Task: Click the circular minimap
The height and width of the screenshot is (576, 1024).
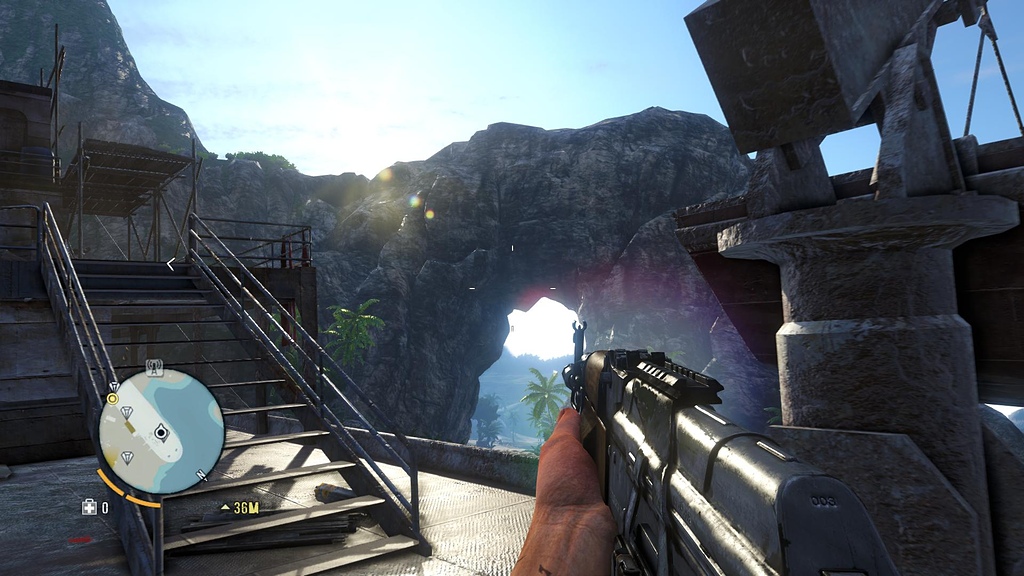Action: tap(161, 432)
